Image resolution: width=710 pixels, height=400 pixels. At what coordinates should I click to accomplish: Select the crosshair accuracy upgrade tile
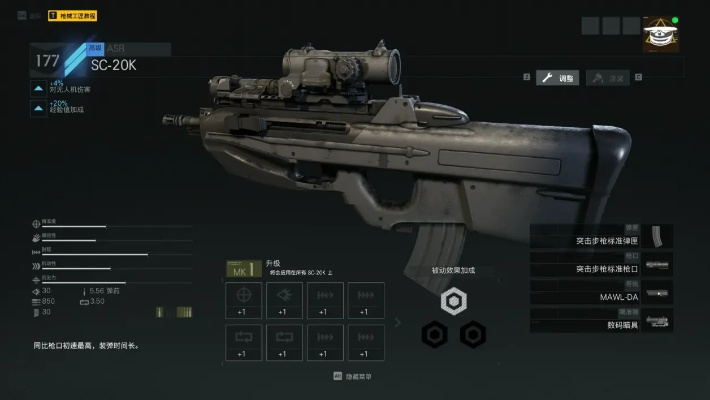coord(243,300)
